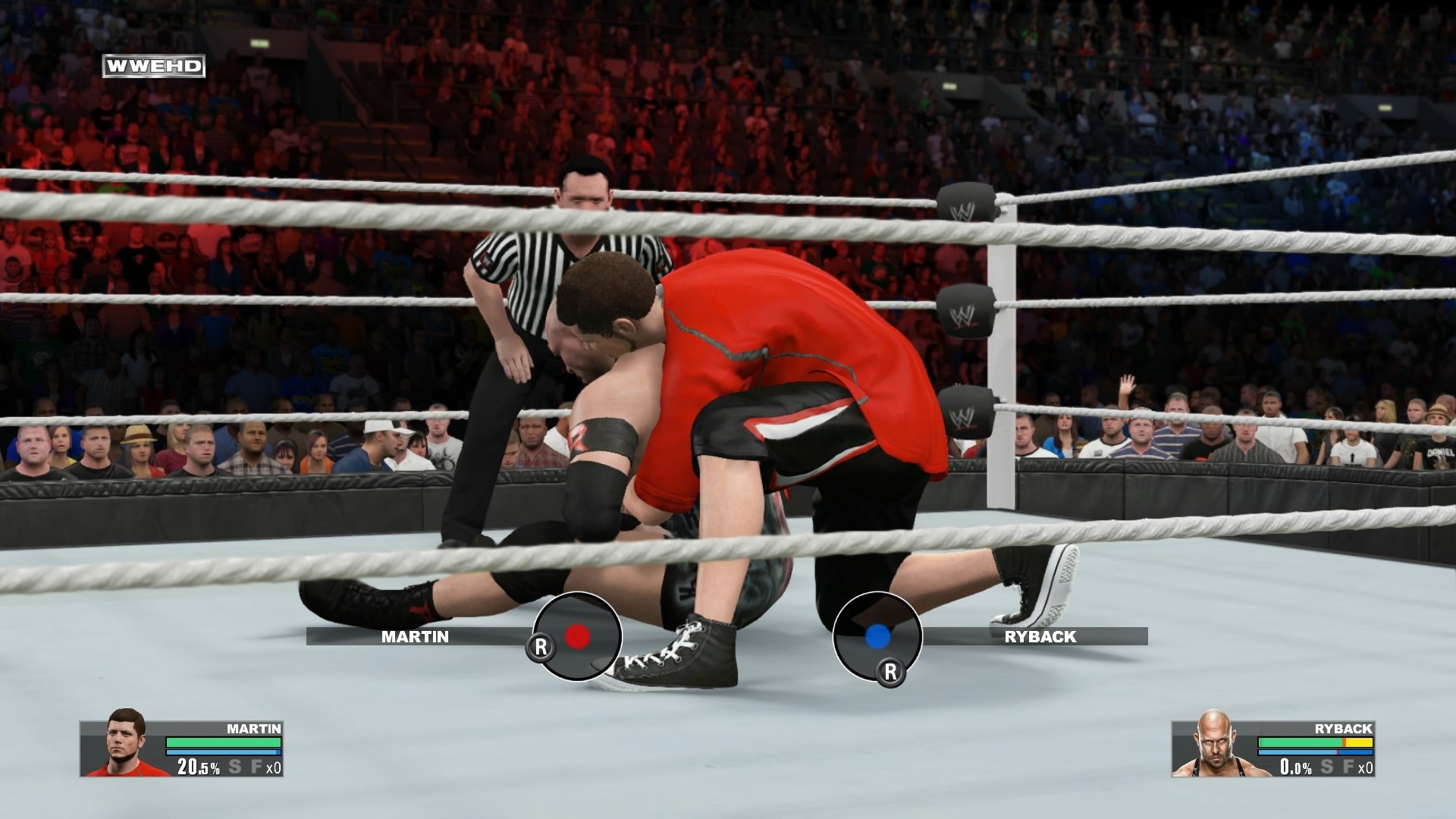Click the F finisher indicator beside Ryback's meter
Image resolution: width=1456 pixels, height=819 pixels.
1349,767
